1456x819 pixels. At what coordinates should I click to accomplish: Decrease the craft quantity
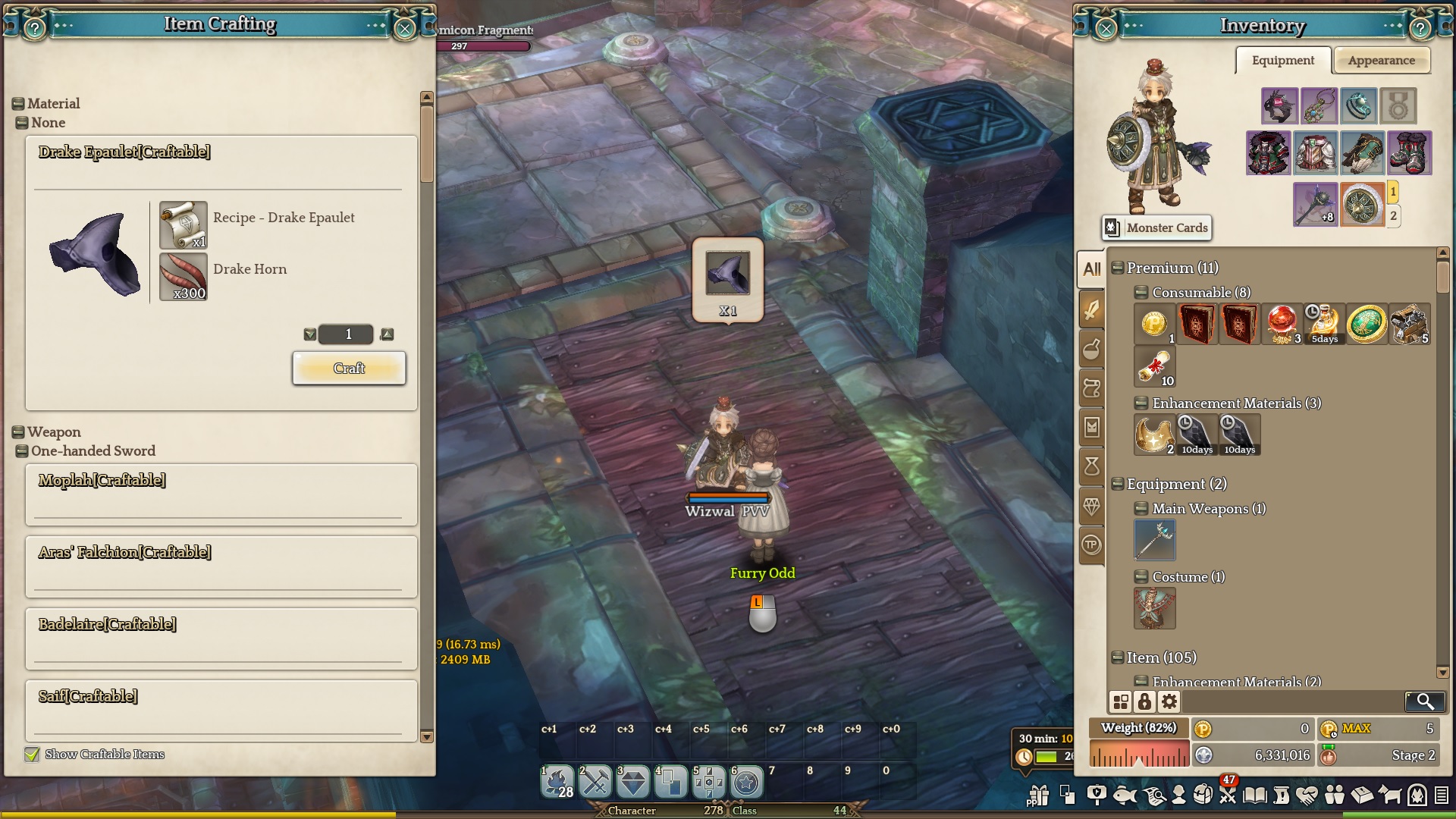click(309, 334)
